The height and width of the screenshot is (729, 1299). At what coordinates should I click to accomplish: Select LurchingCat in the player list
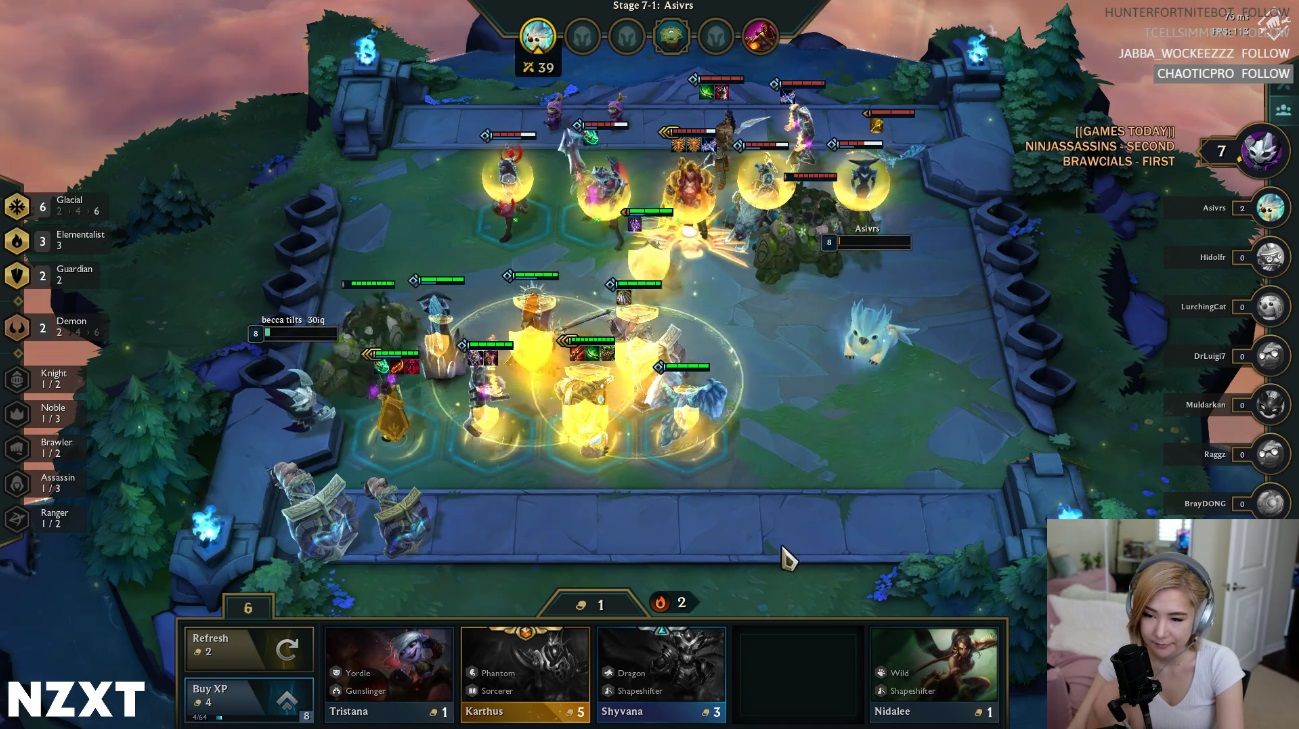point(1270,306)
